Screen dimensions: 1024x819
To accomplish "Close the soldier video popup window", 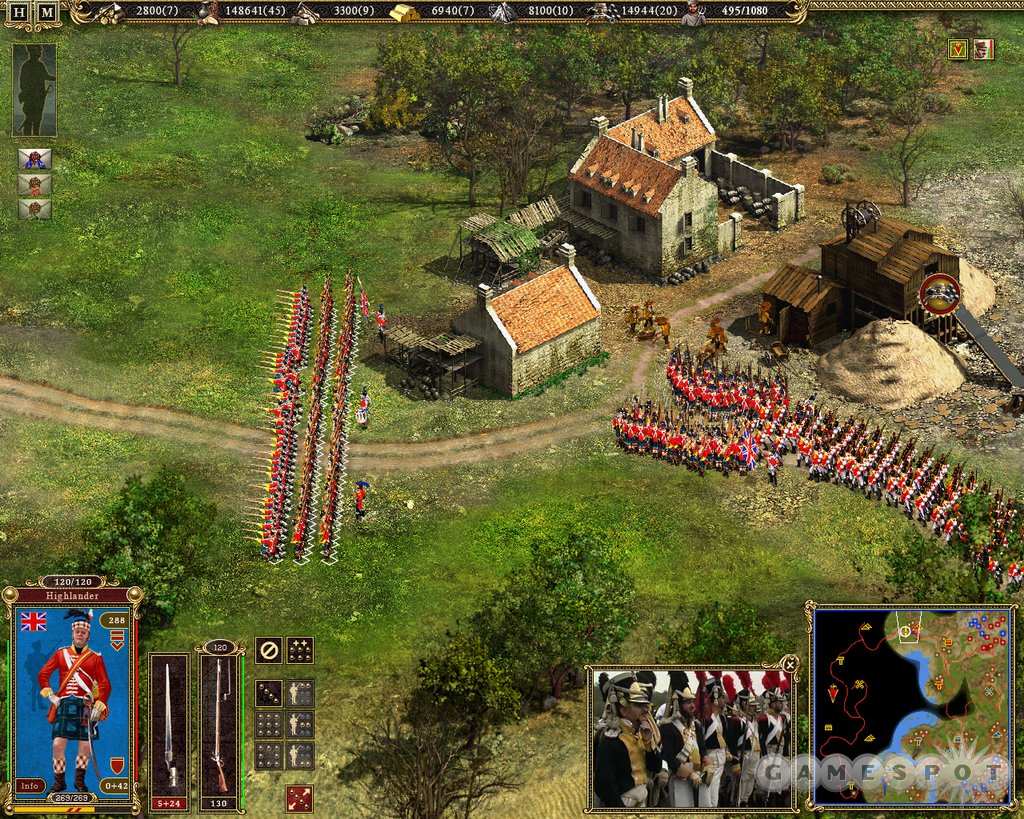I will [x=790, y=663].
